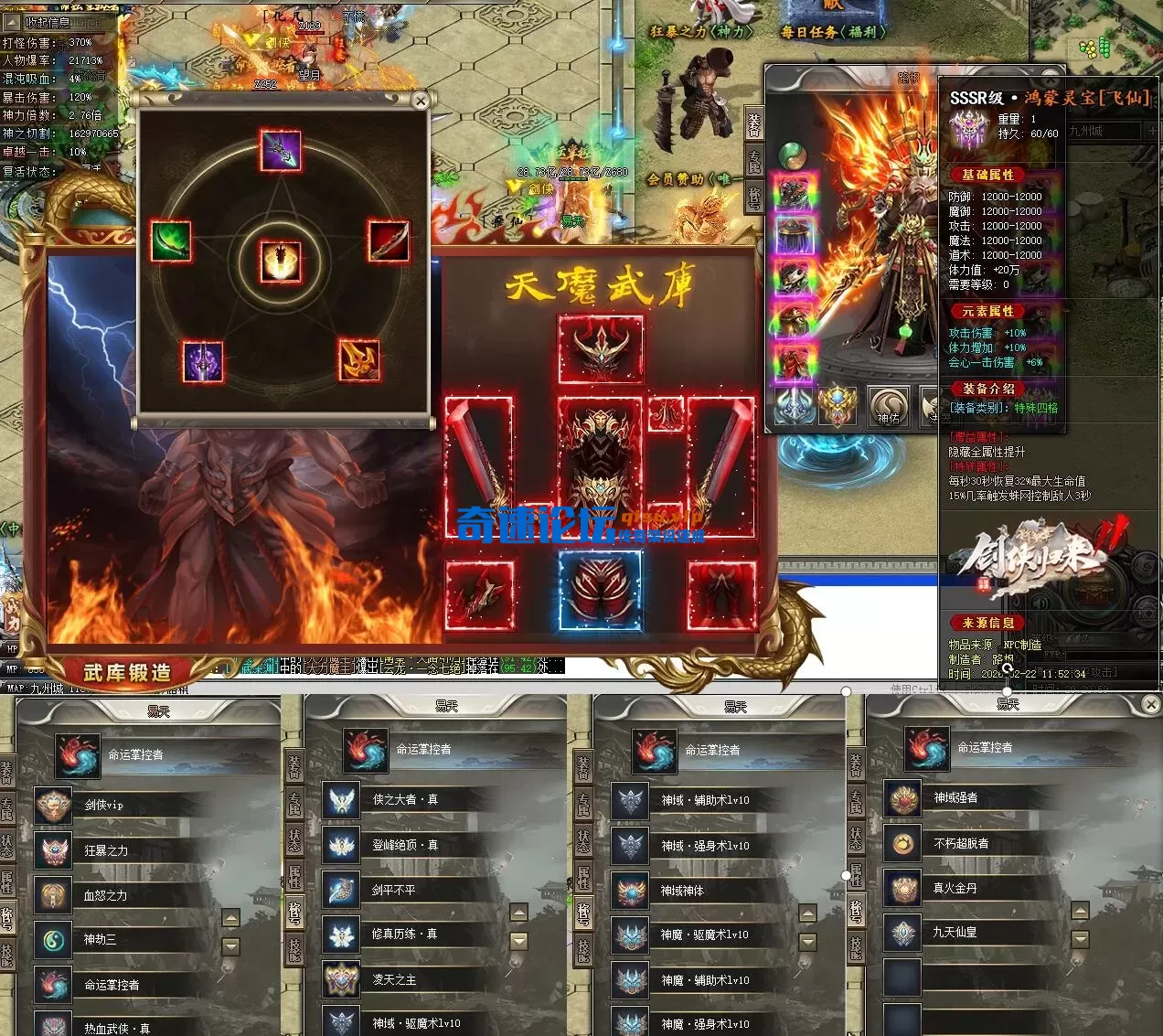Select the helmet slot in 天魔武库
1163x1036 pixels.
click(600, 349)
